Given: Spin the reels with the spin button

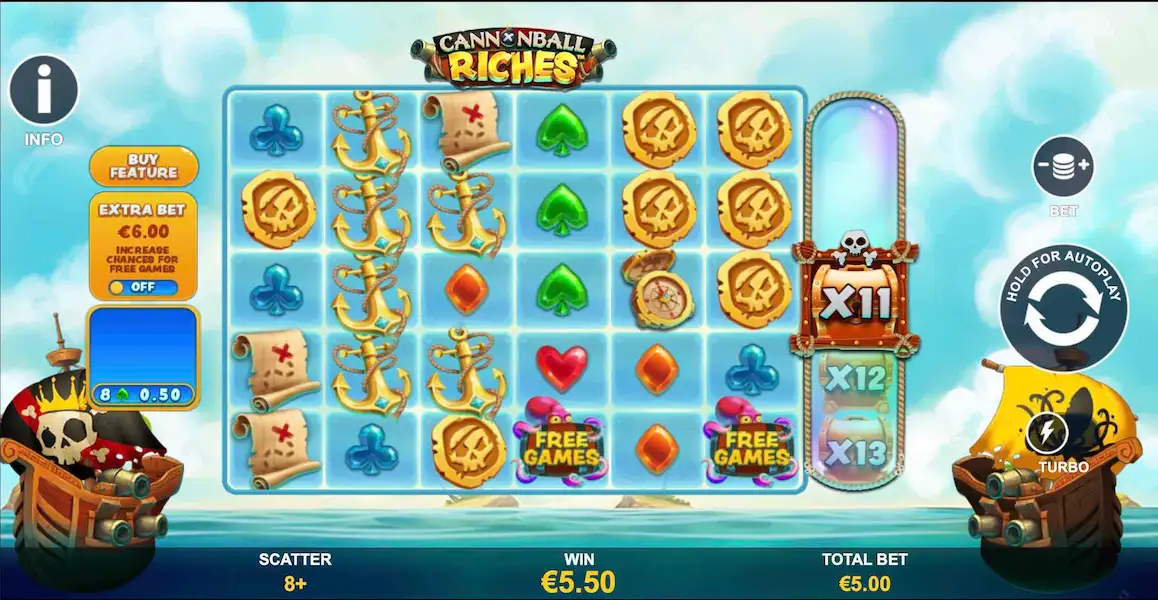Looking at the screenshot, I should click(1063, 307).
